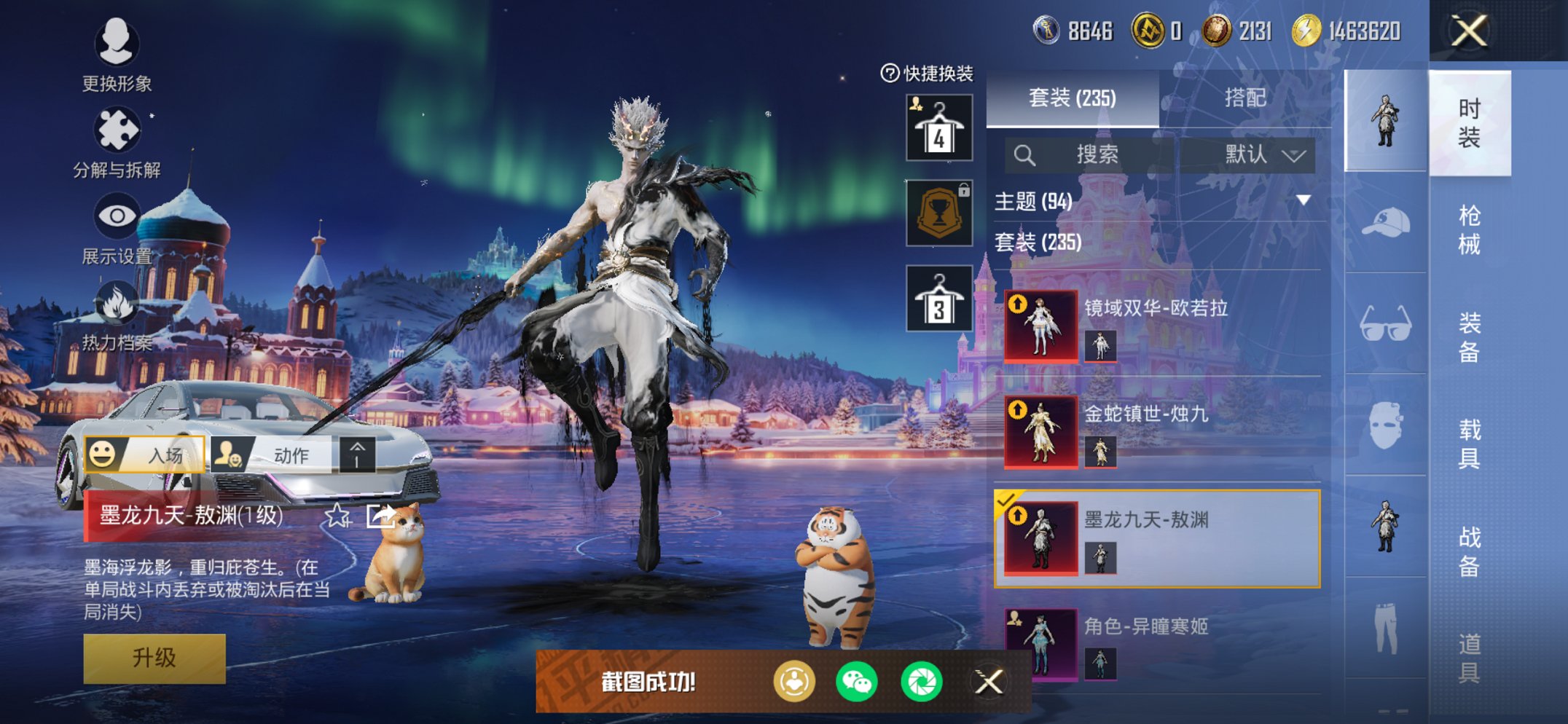Screen dimensions: 1568x724
Task: Click the 搜索 search field
Action: click(x=1091, y=154)
